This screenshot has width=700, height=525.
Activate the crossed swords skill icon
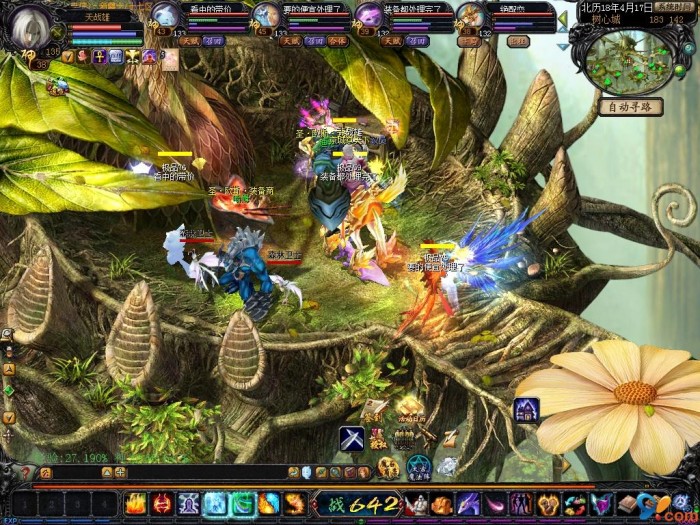click(x=351, y=438)
